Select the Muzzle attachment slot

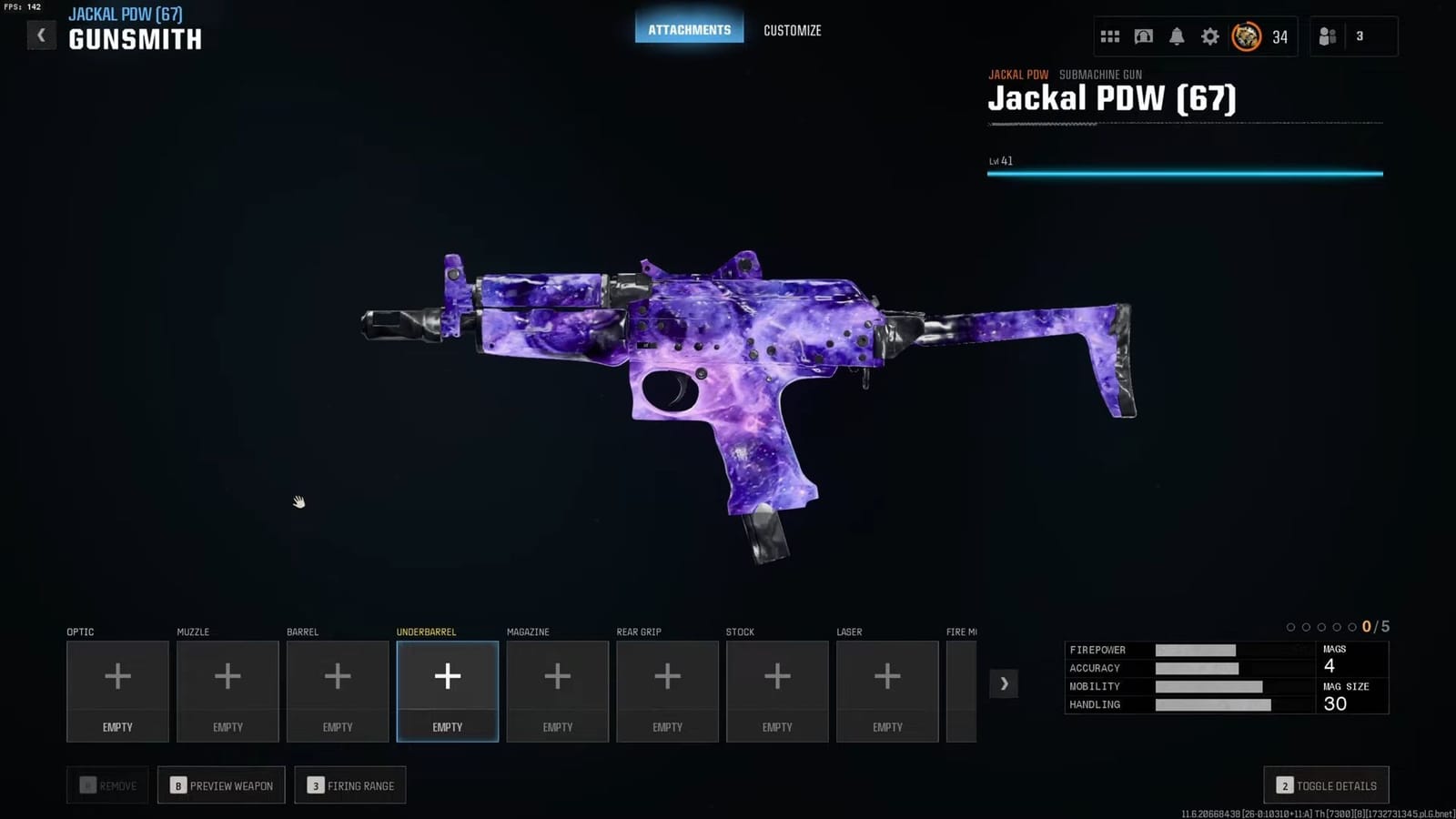point(227,690)
